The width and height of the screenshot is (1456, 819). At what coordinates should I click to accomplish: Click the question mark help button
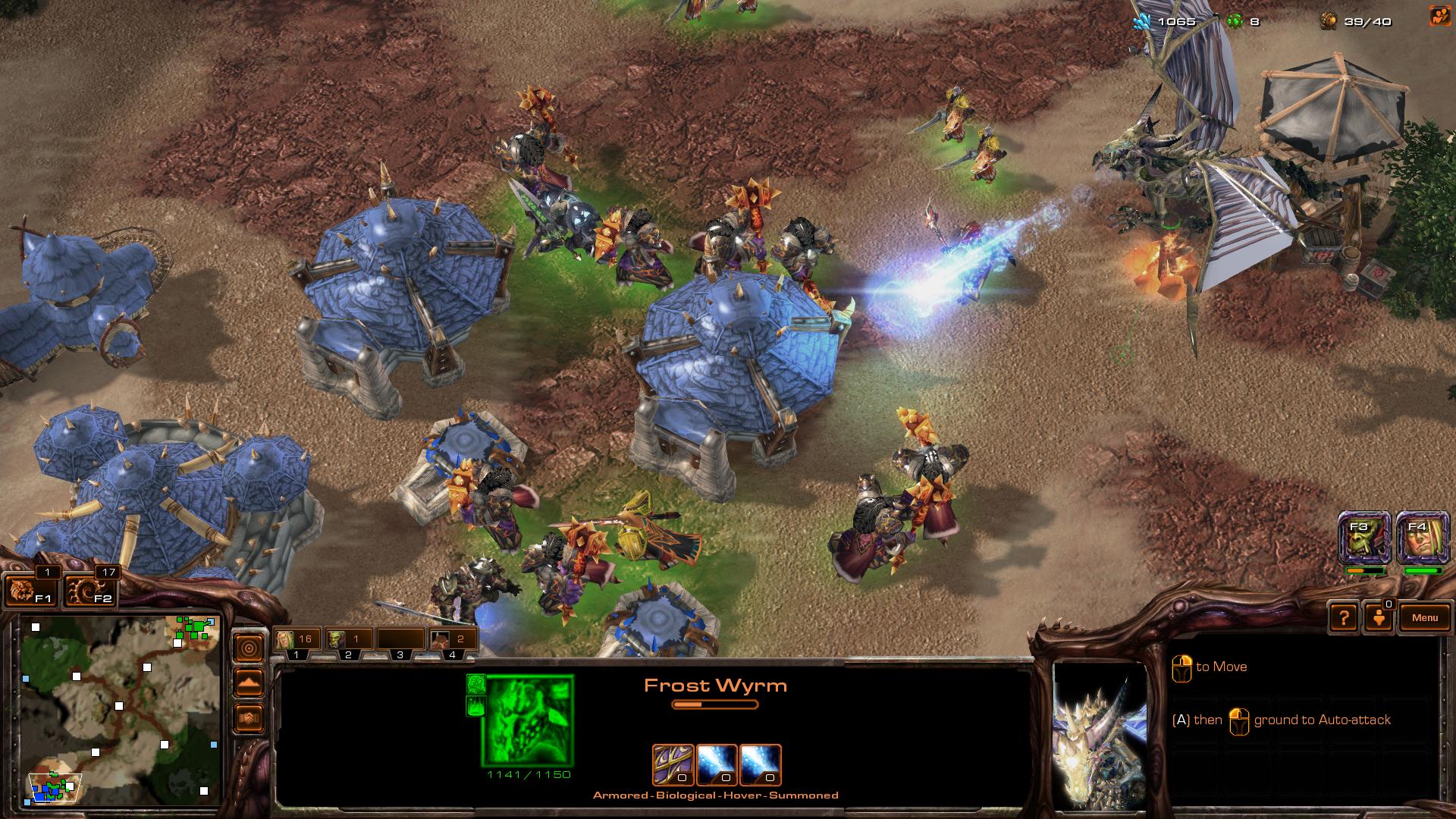(1346, 617)
